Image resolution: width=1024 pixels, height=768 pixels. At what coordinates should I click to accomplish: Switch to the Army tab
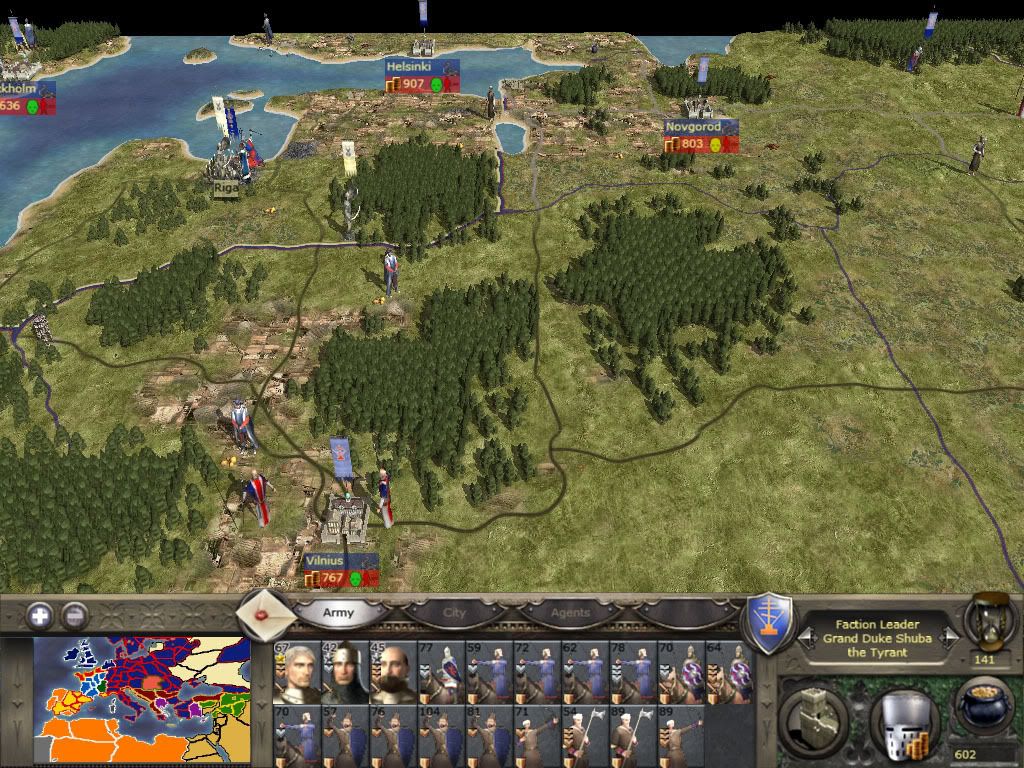[x=338, y=612]
